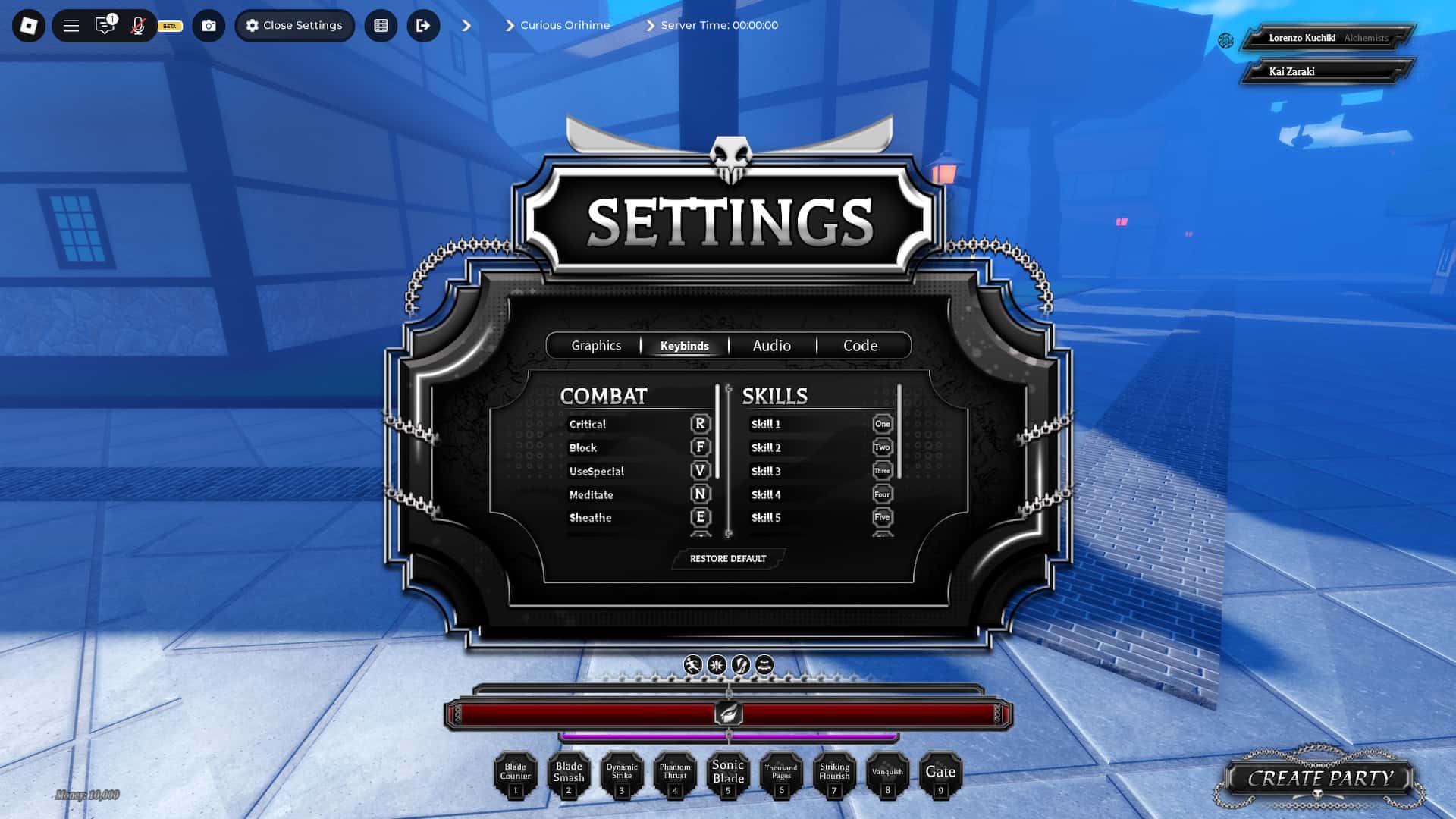This screenshot has width=1456, height=819.
Task: Open the server info icon
Action: tap(380, 25)
